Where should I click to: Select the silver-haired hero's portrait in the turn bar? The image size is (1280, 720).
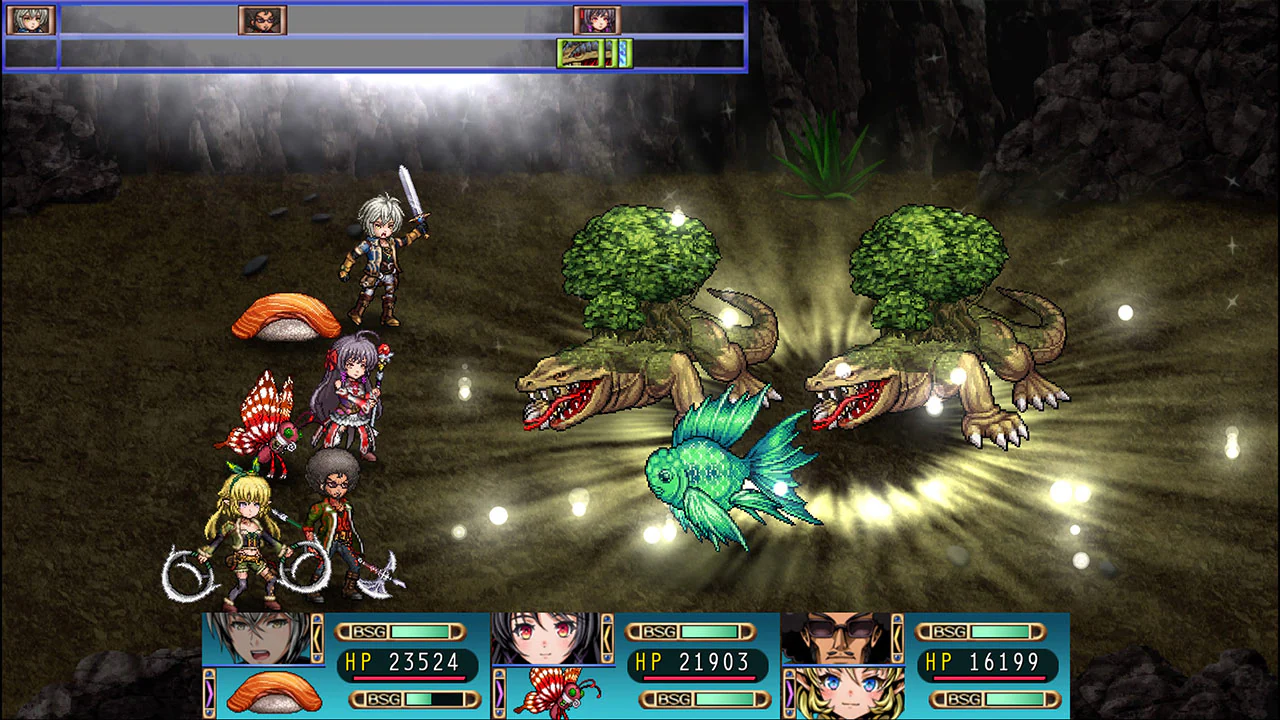[30, 18]
